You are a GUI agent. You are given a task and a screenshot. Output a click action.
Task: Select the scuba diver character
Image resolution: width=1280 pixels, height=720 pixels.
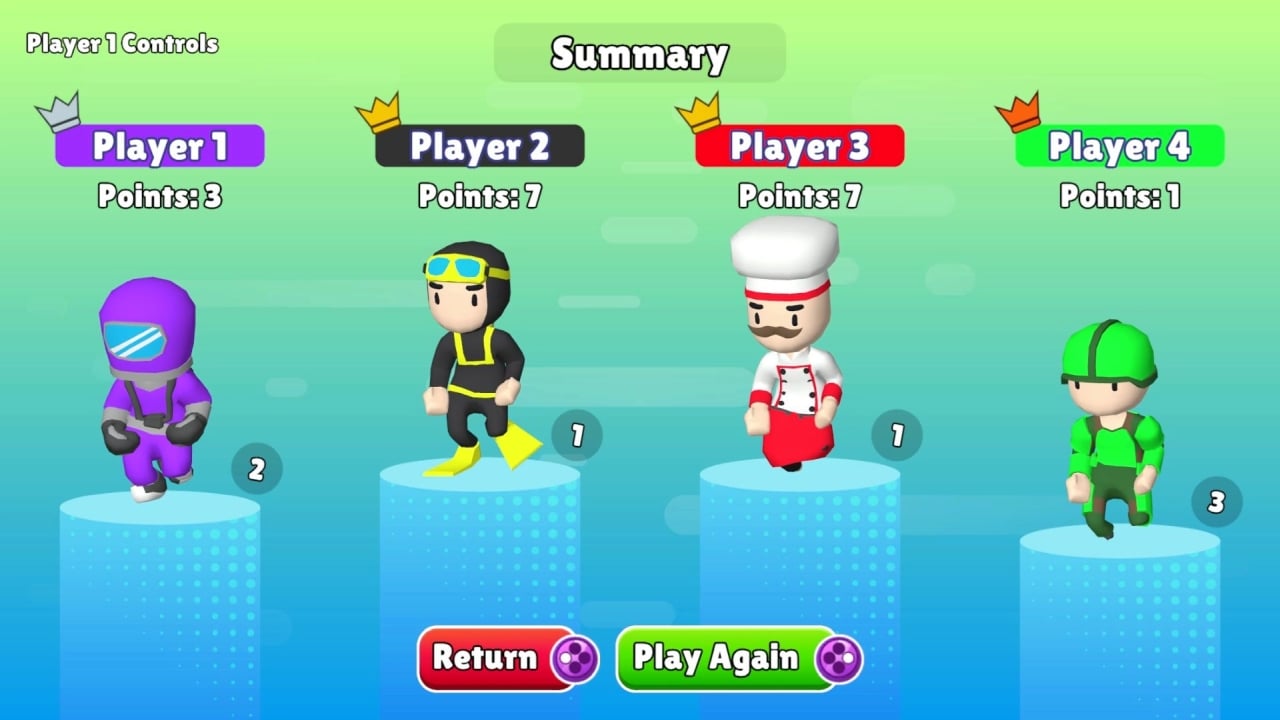[x=470, y=360]
